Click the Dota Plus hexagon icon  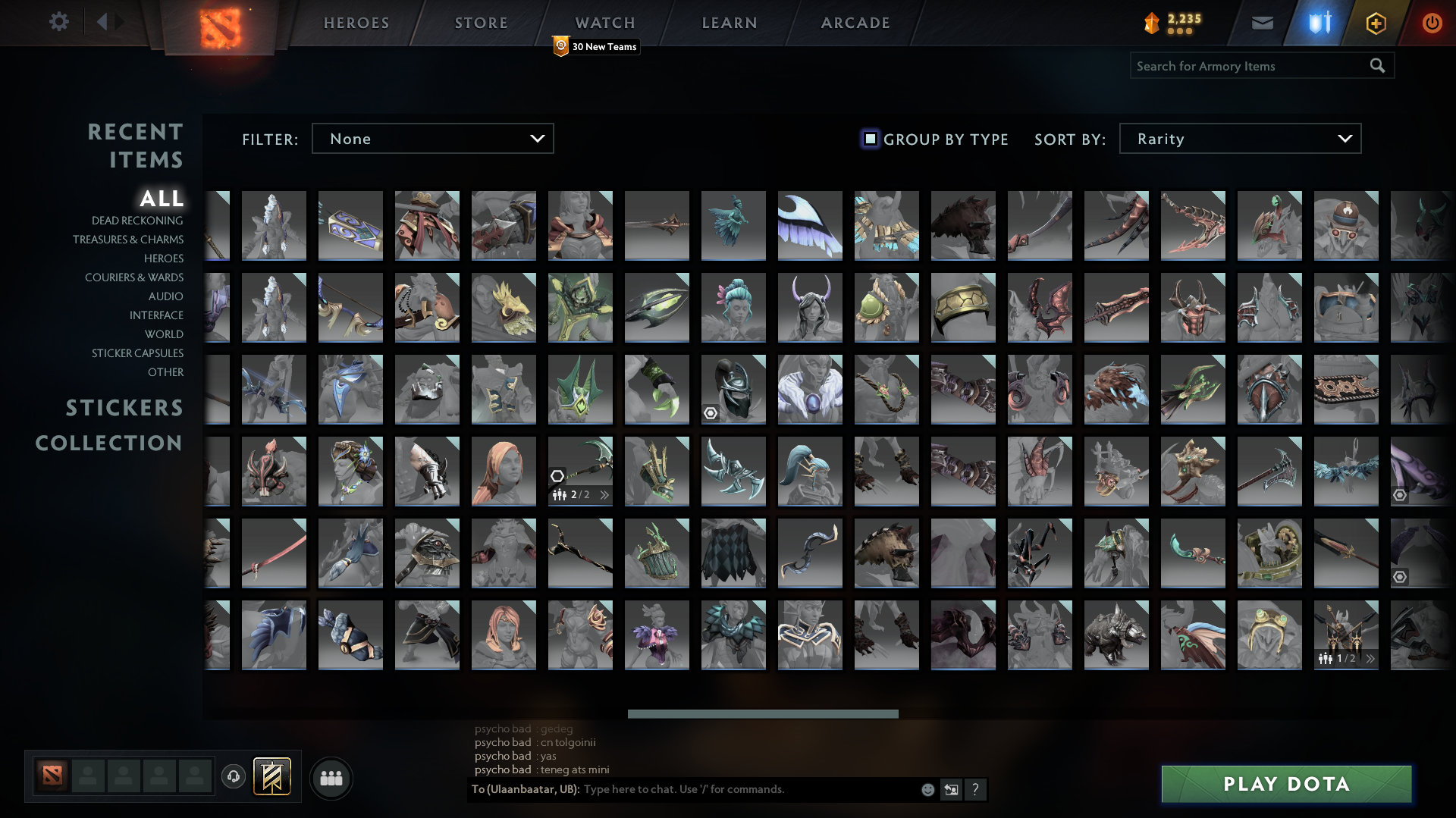[x=1375, y=23]
